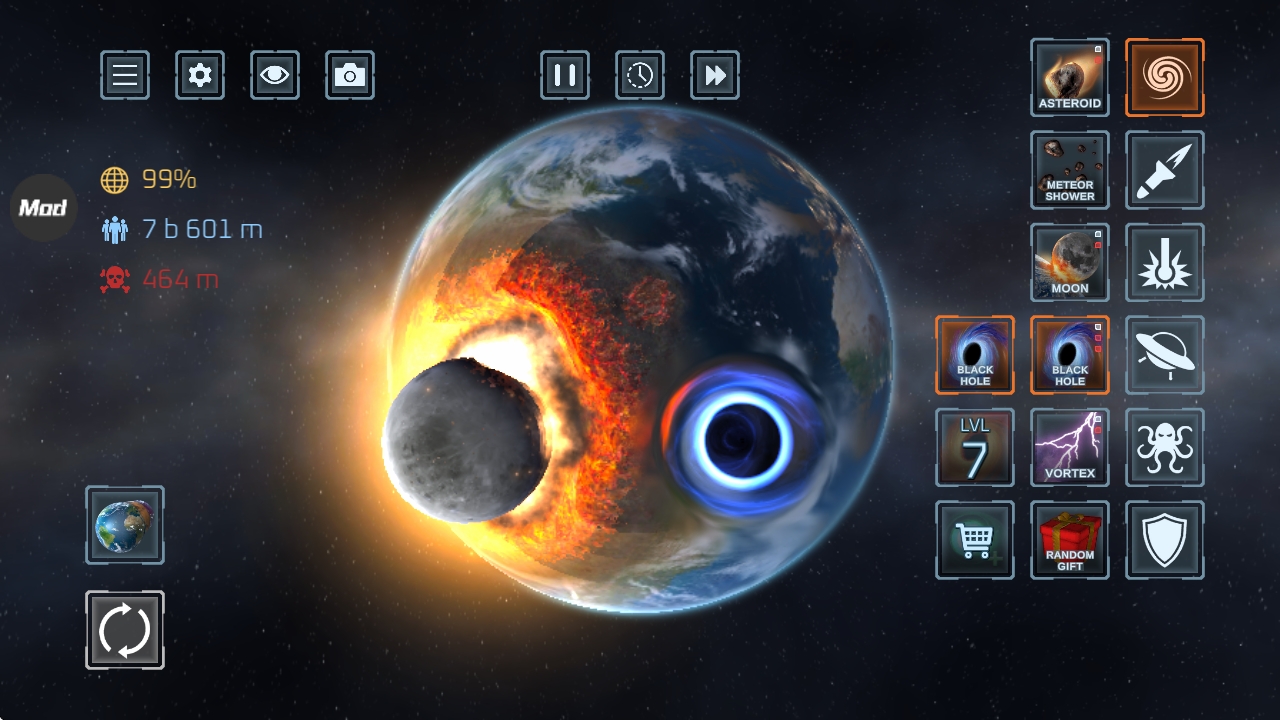
Task: Take a screenshot with the camera button
Action: point(350,75)
